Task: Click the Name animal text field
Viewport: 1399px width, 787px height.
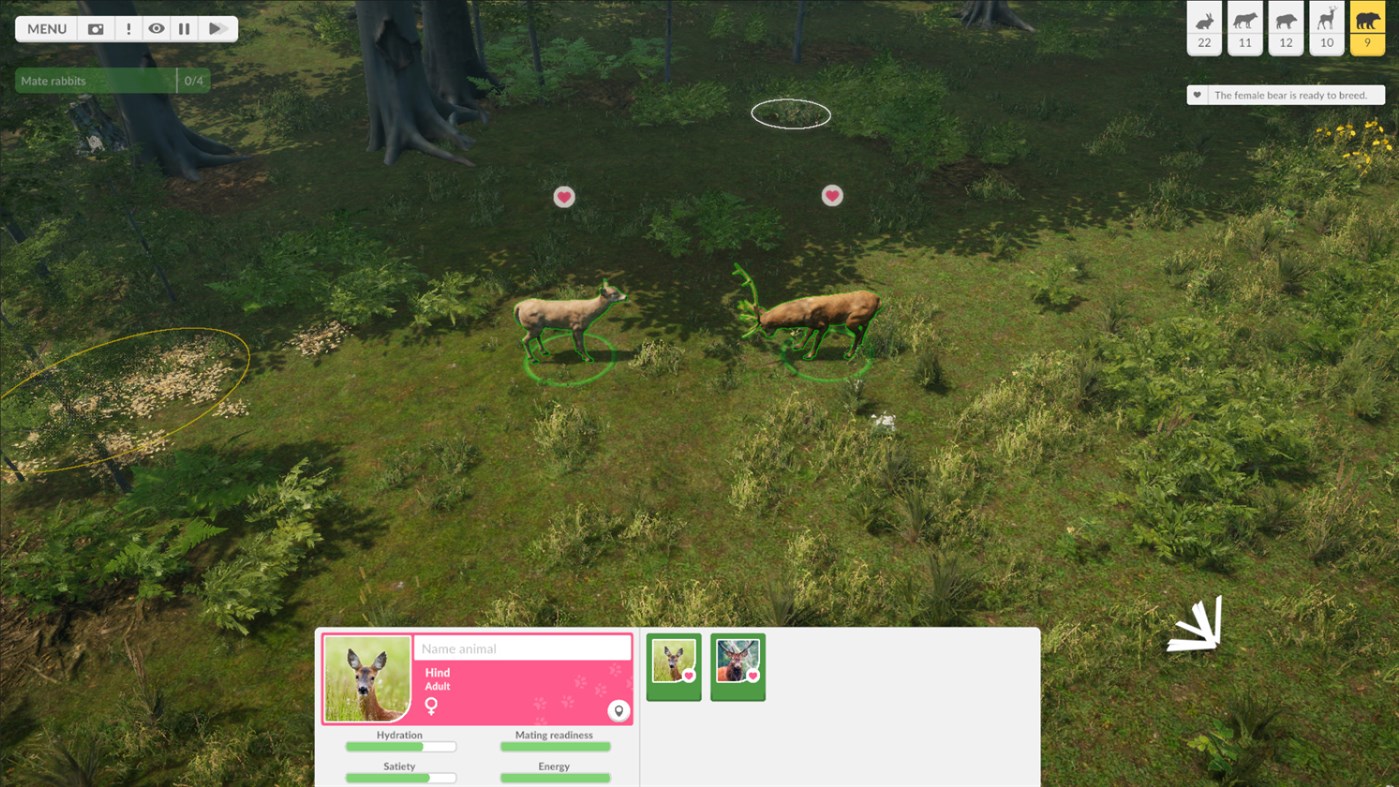Action: [x=522, y=648]
